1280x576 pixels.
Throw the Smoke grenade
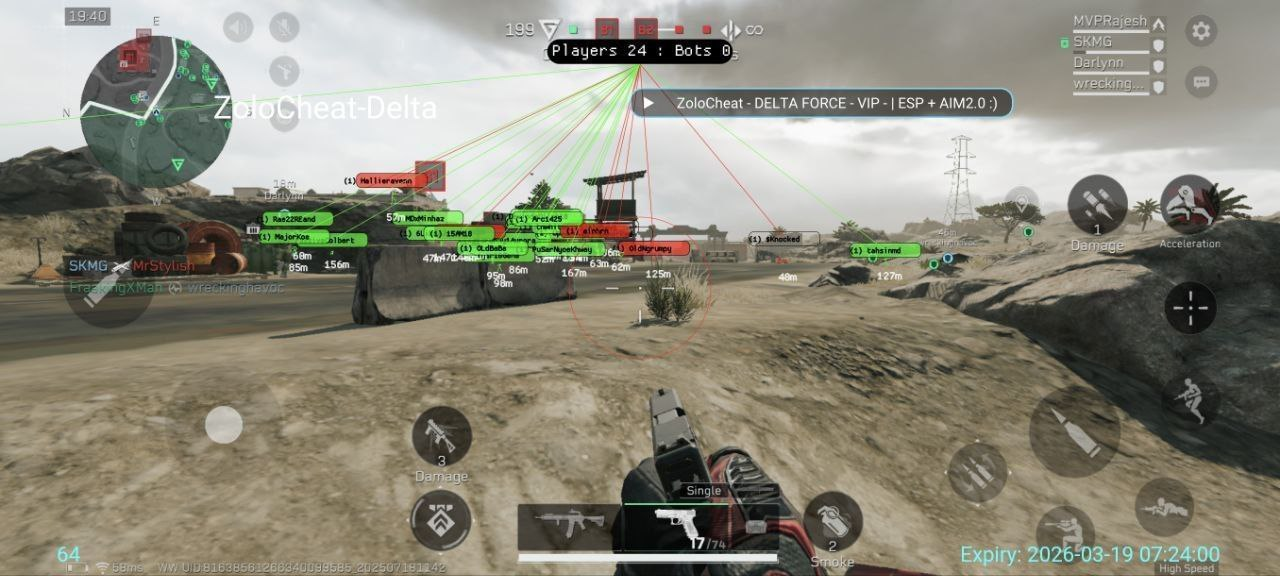click(x=832, y=522)
